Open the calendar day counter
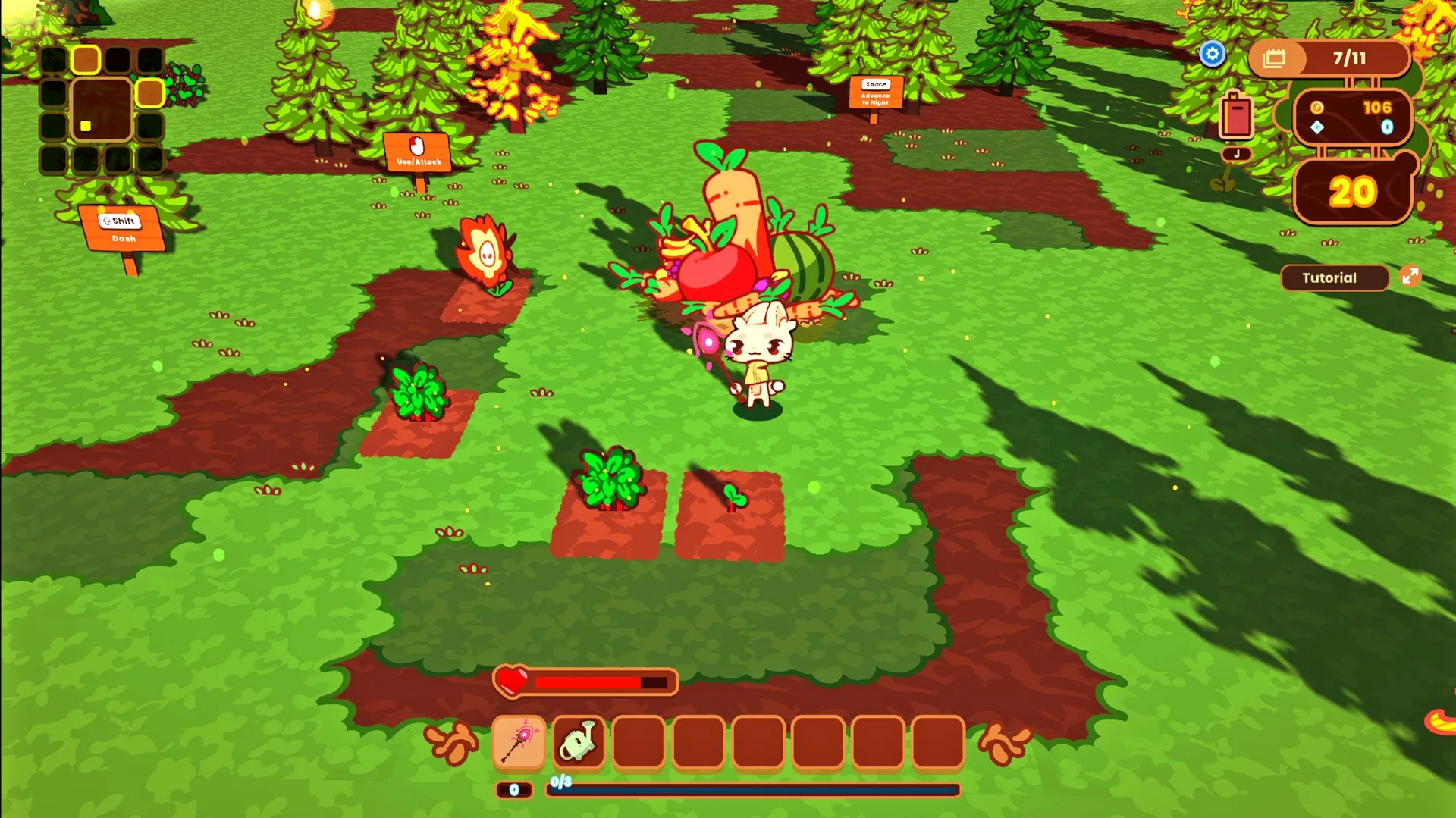Image resolution: width=1456 pixels, height=818 pixels. click(1329, 58)
